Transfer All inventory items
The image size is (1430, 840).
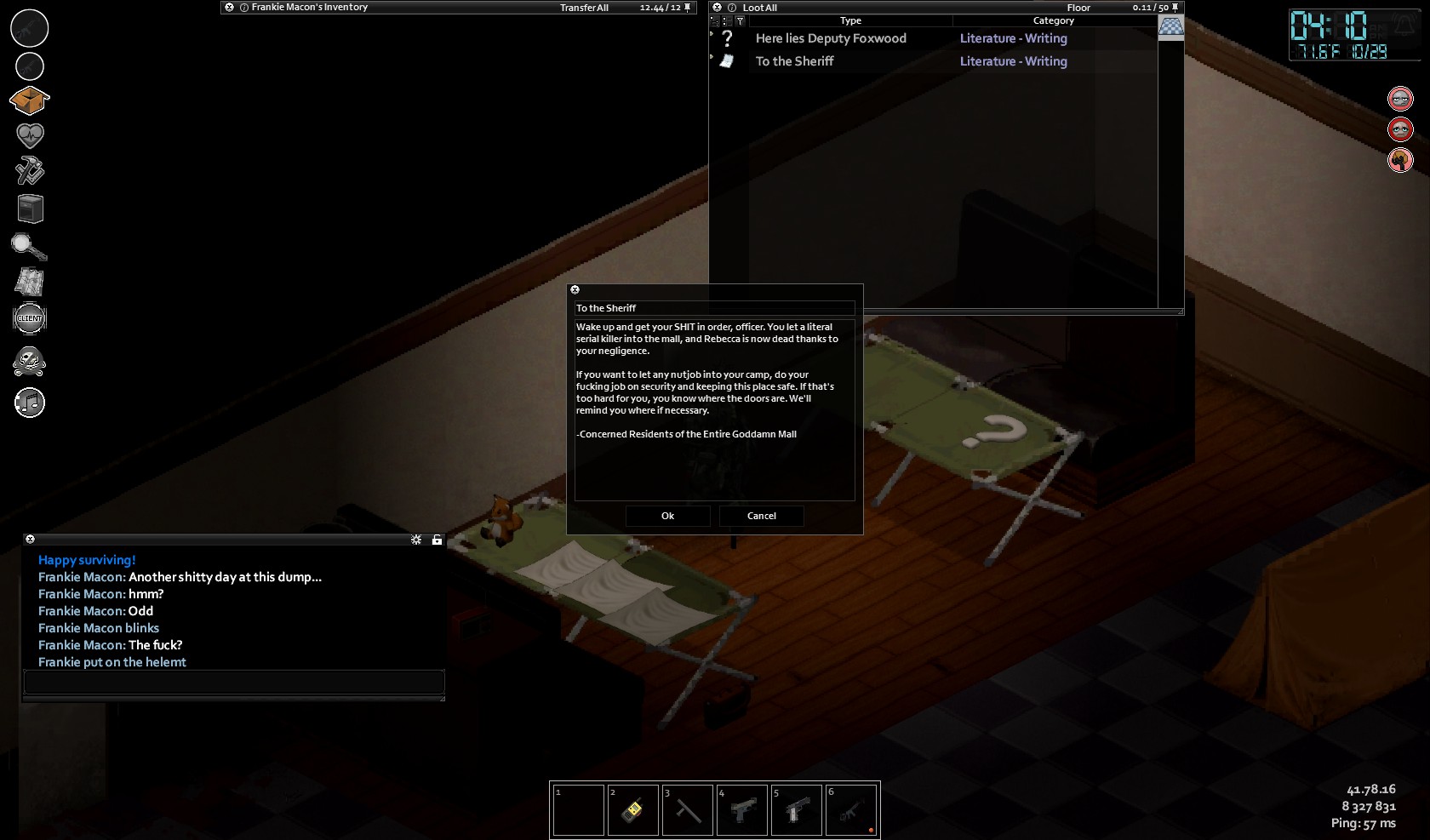[x=584, y=8]
